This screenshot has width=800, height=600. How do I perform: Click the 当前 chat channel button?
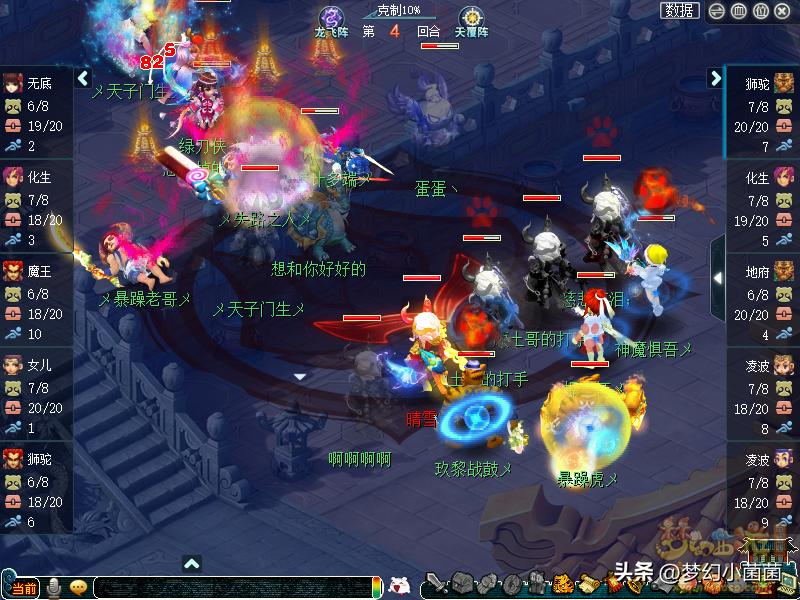click(x=24, y=587)
